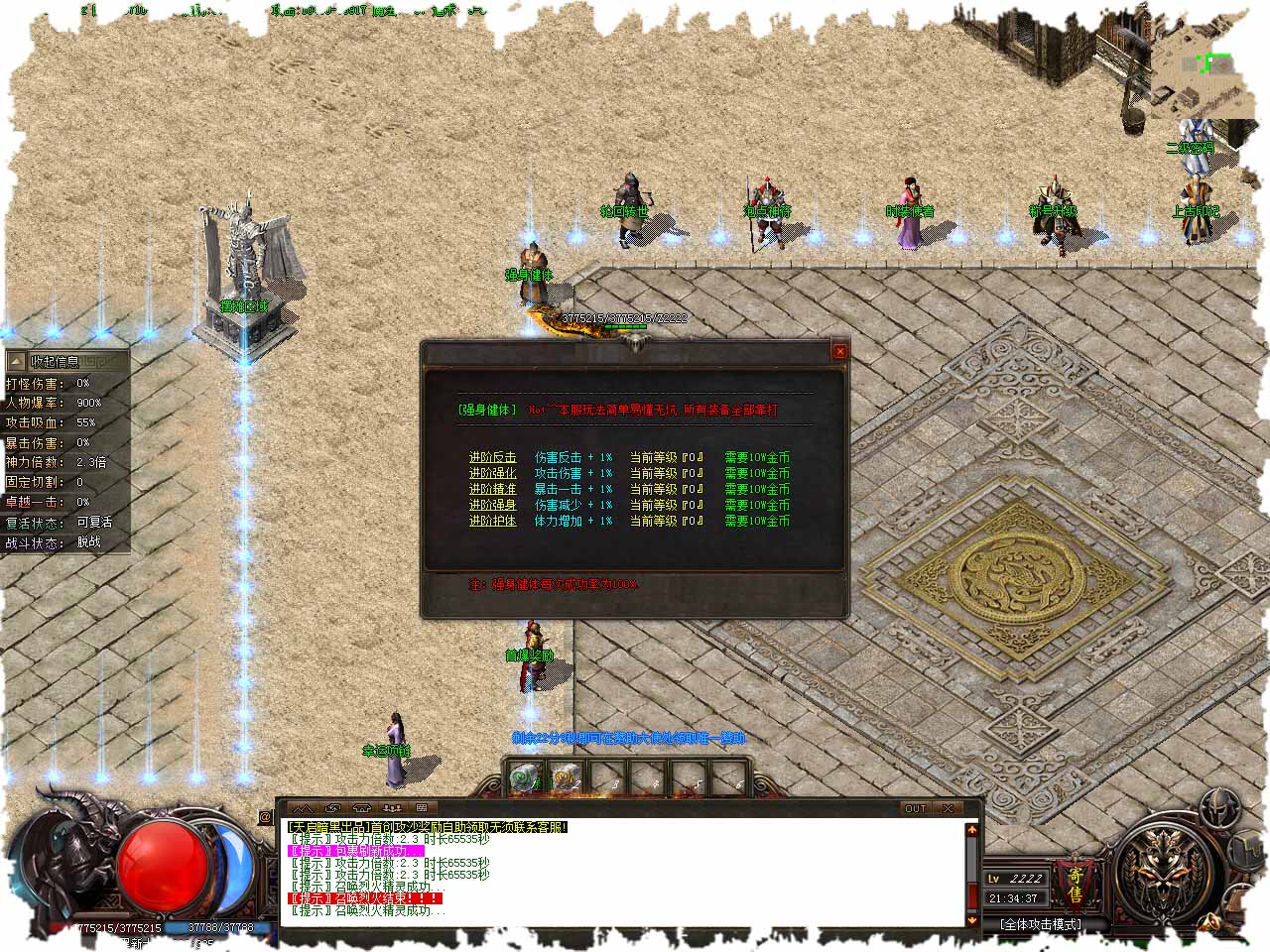The image size is (1270, 952).
Task: Use the green scroll in hotbar slot 1
Action: (x=524, y=777)
